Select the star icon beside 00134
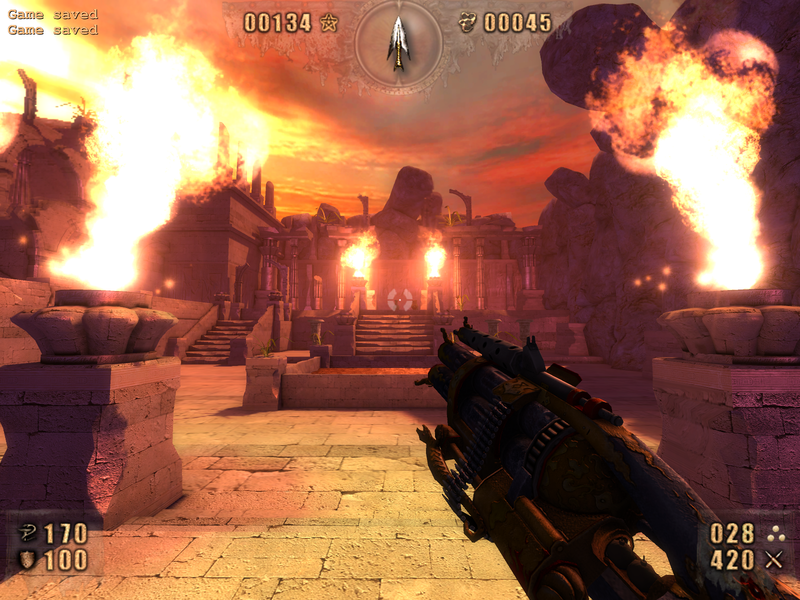Viewport: 800px width, 600px height. coord(329,22)
